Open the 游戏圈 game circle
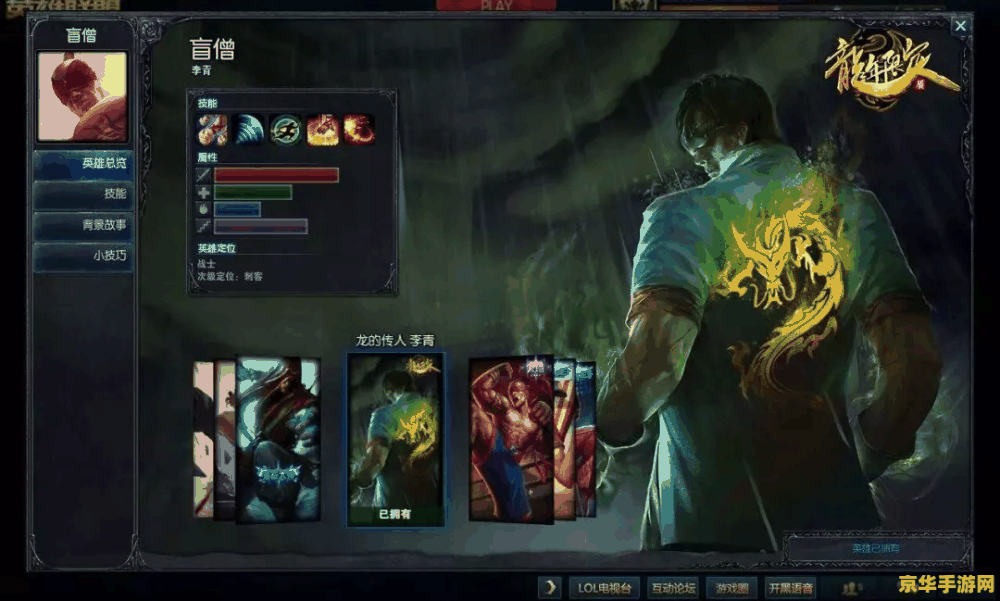This screenshot has width=1000, height=601. (x=733, y=587)
